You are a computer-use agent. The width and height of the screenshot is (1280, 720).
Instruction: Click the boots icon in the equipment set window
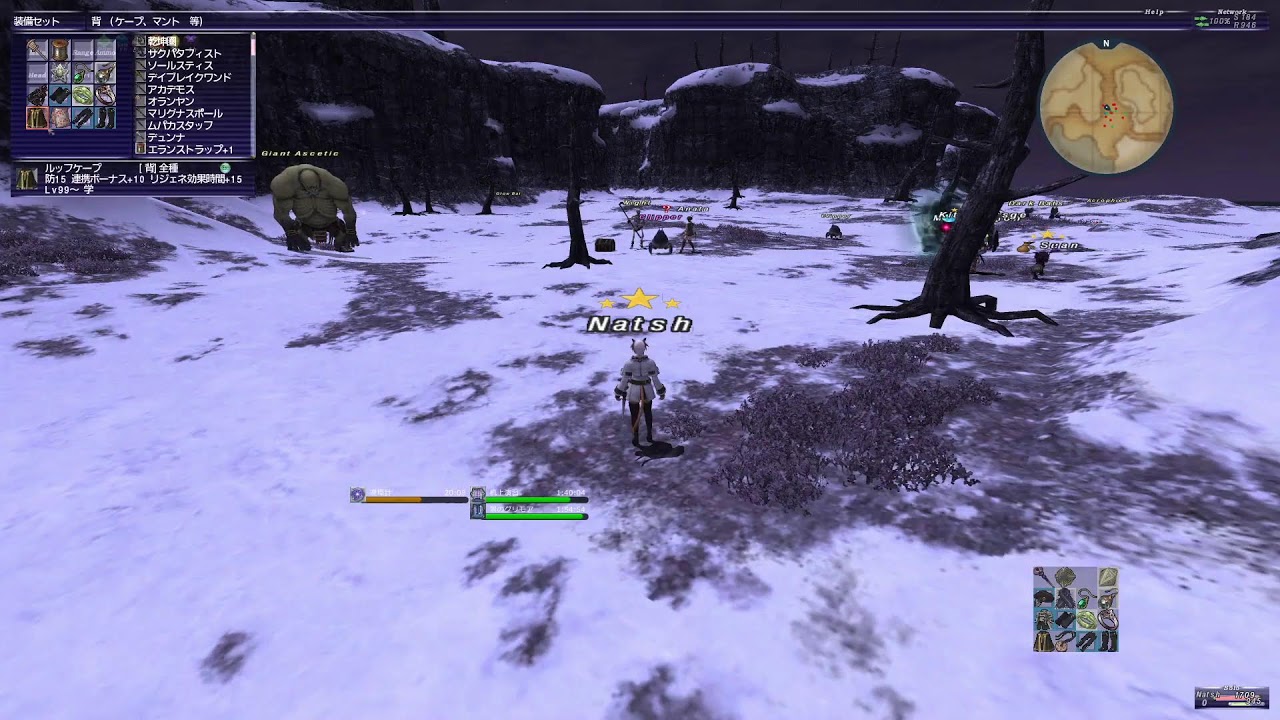(106, 118)
